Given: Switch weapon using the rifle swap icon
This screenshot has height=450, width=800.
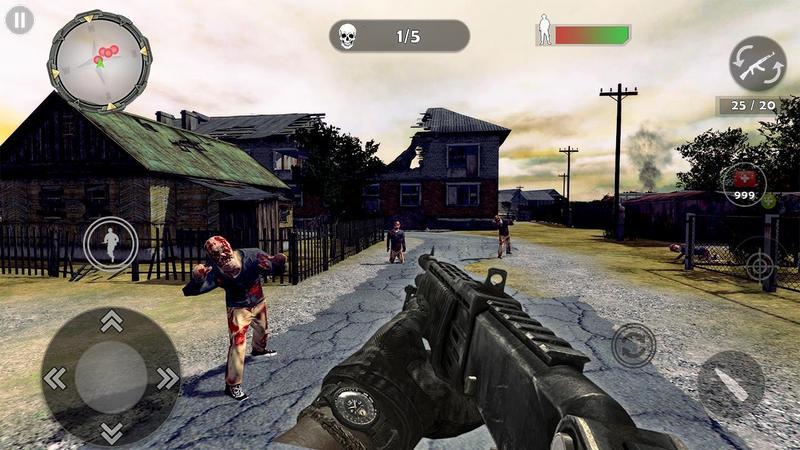Looking at the screenshot, I should tap(757, 64).
